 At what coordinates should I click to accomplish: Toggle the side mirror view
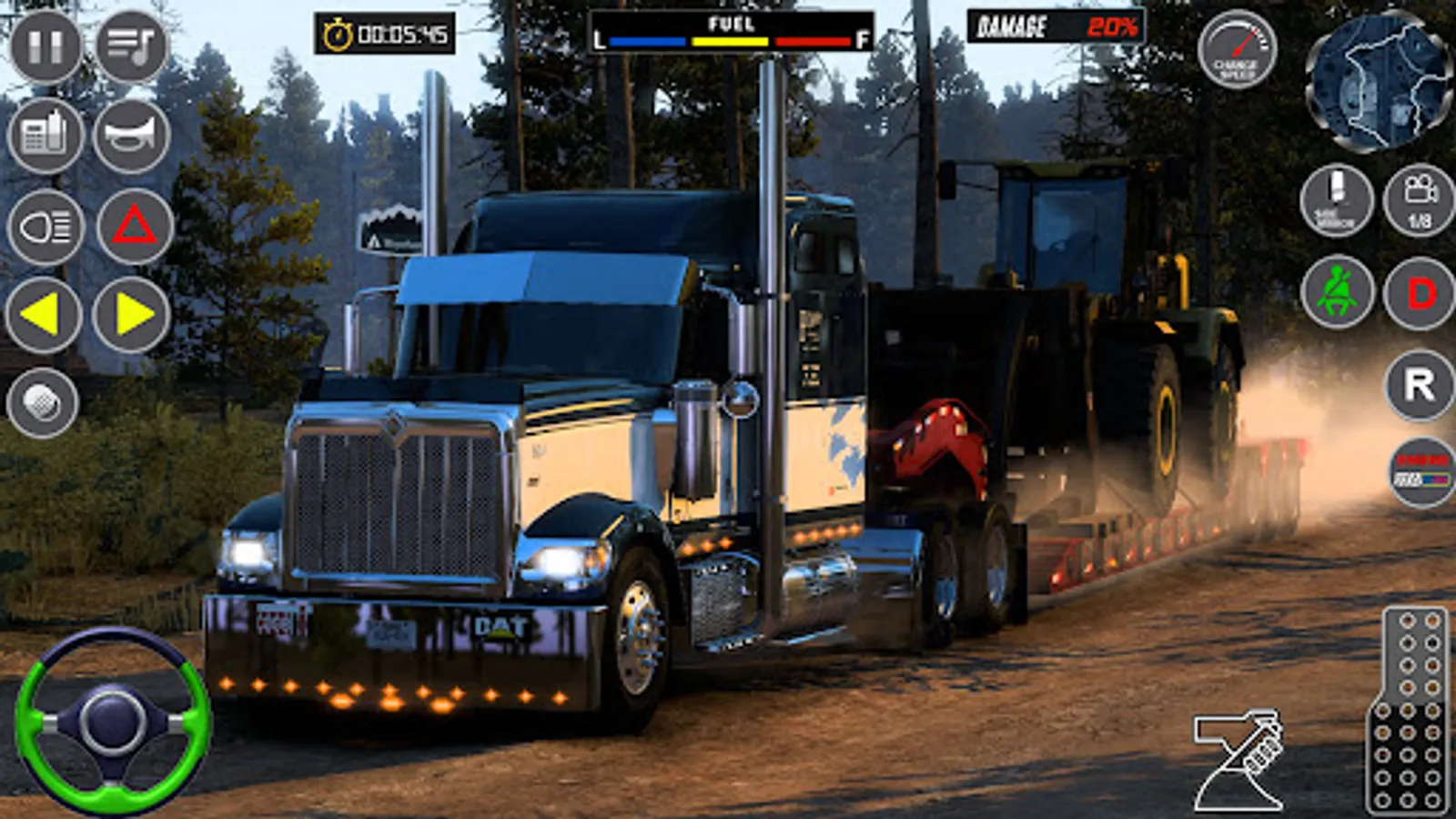[1335, 201]
